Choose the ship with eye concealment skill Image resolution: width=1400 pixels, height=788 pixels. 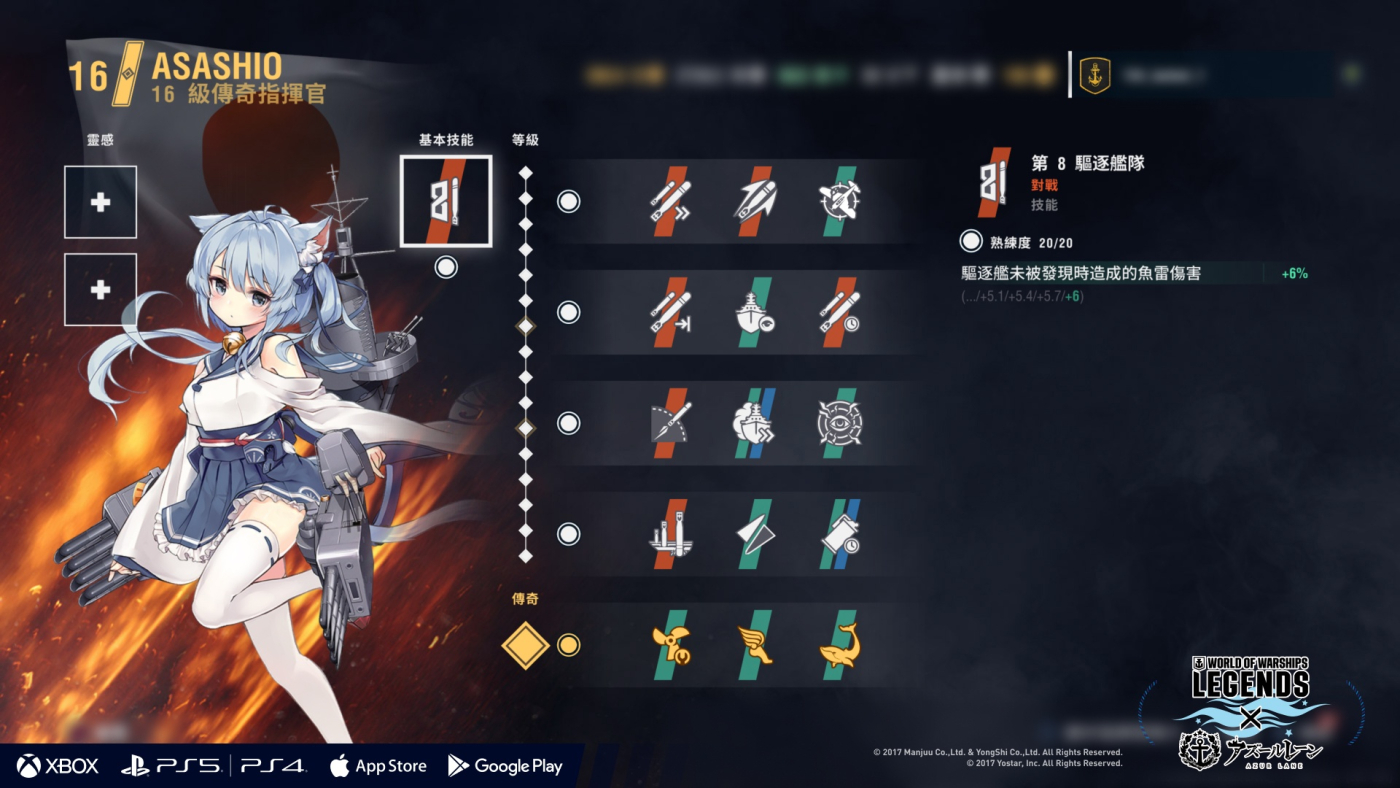[754, 312]
